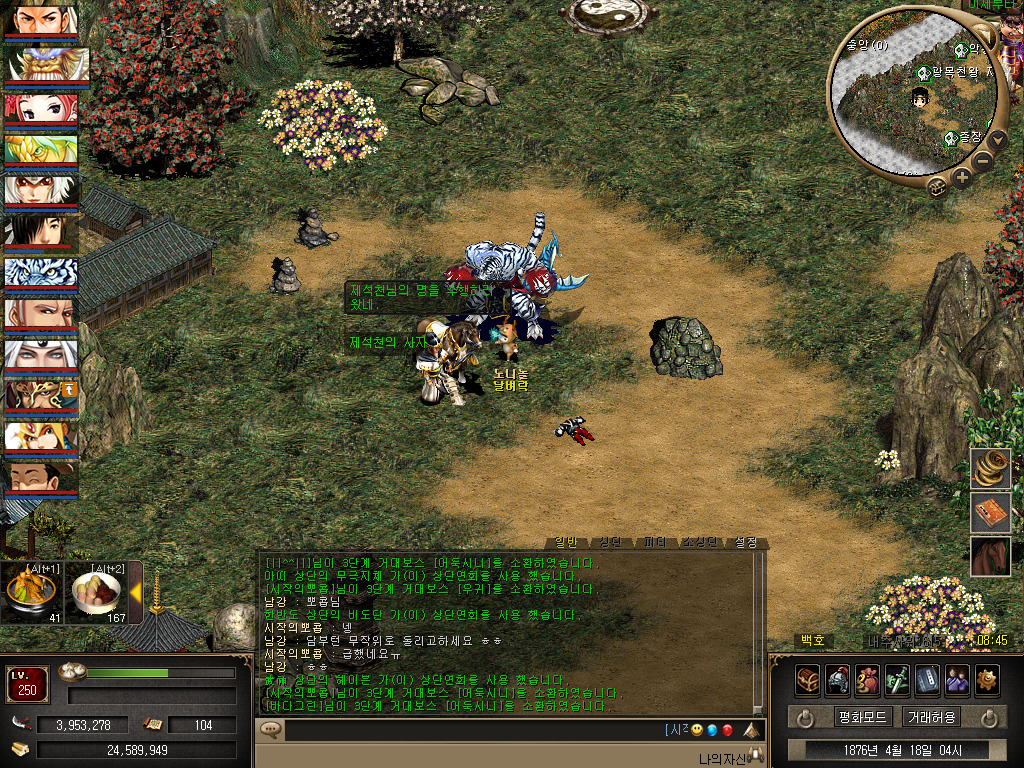Open the two-people social icon
Image resolution: width=1024 pixels, height=768 pixels.
pos(957,680)
